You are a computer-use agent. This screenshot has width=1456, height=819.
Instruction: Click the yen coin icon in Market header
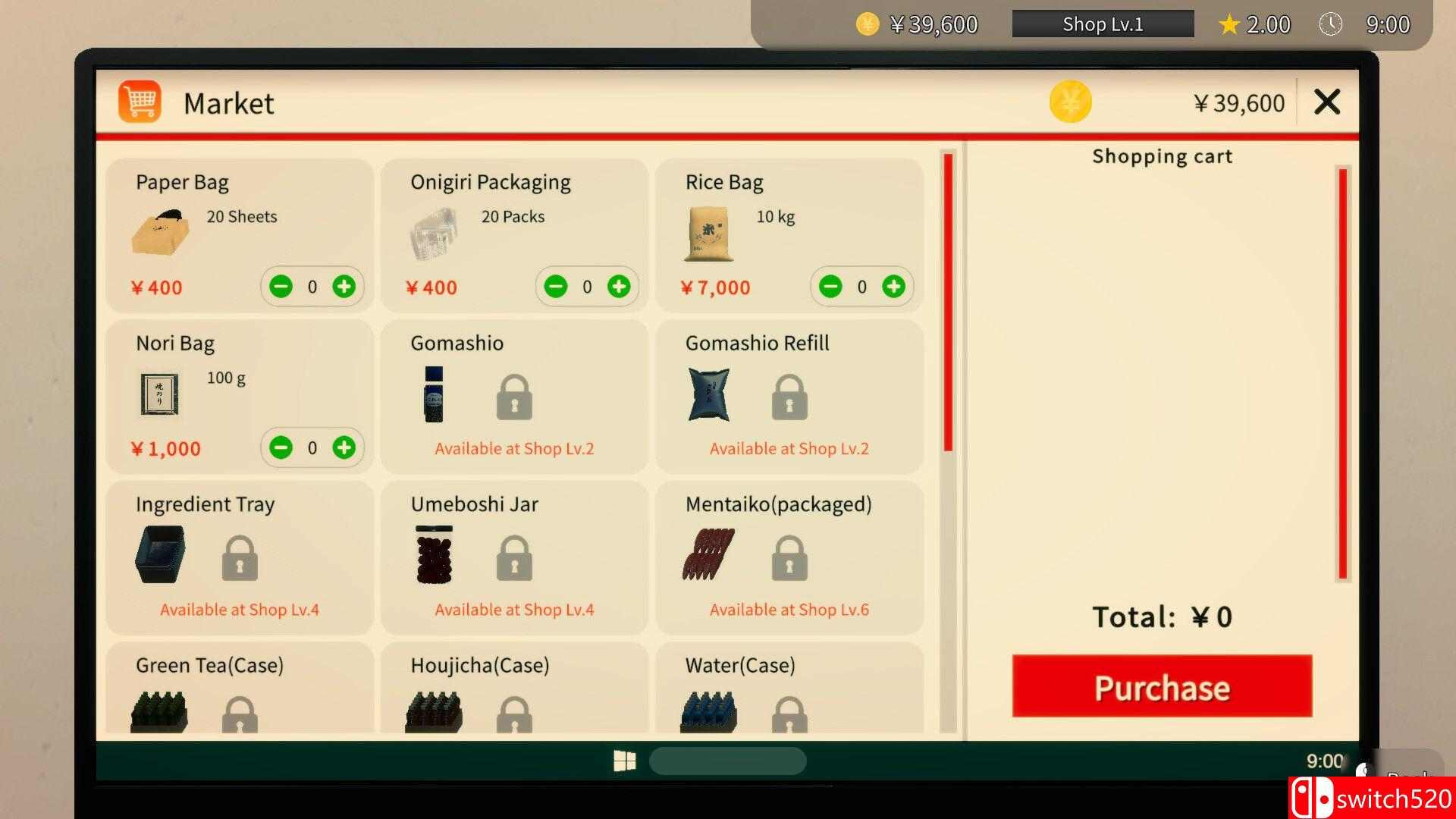(1071, 102)
